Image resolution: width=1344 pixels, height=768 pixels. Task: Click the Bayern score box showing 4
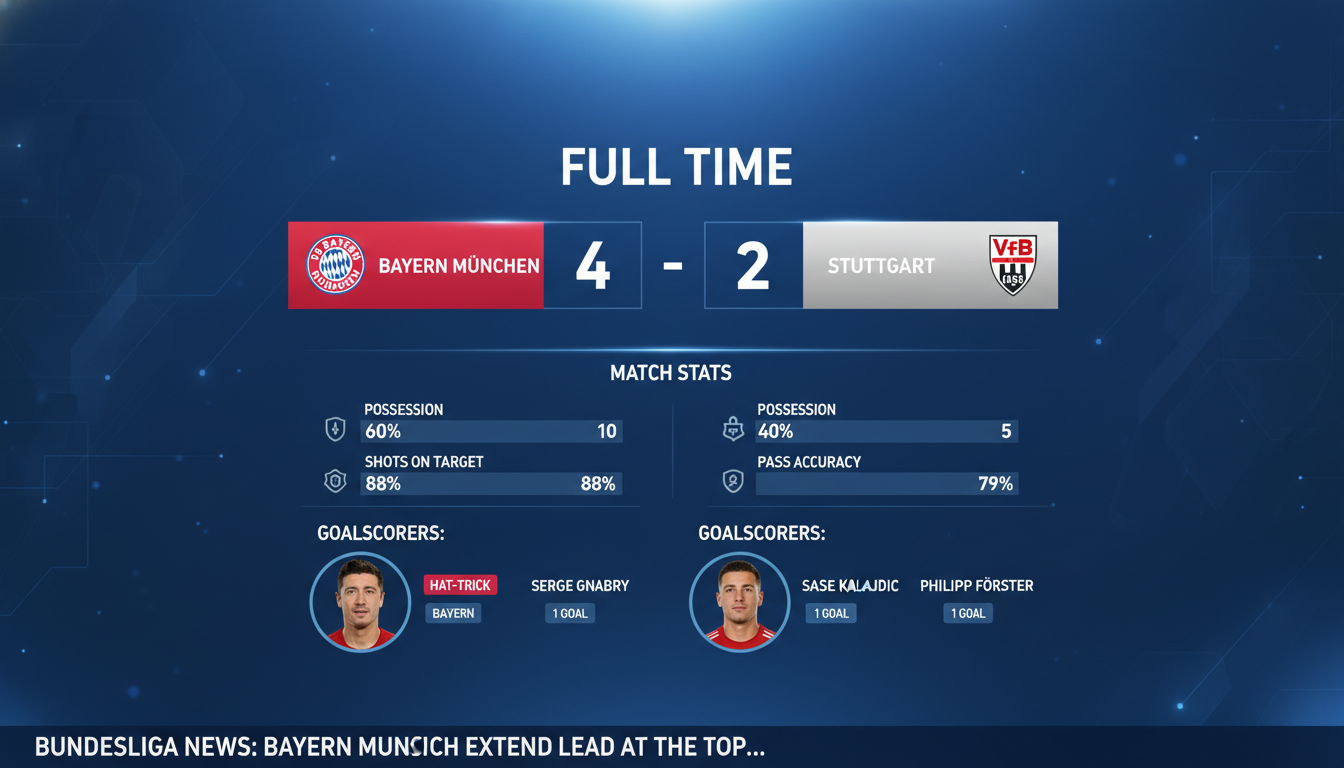coord(593,264)
